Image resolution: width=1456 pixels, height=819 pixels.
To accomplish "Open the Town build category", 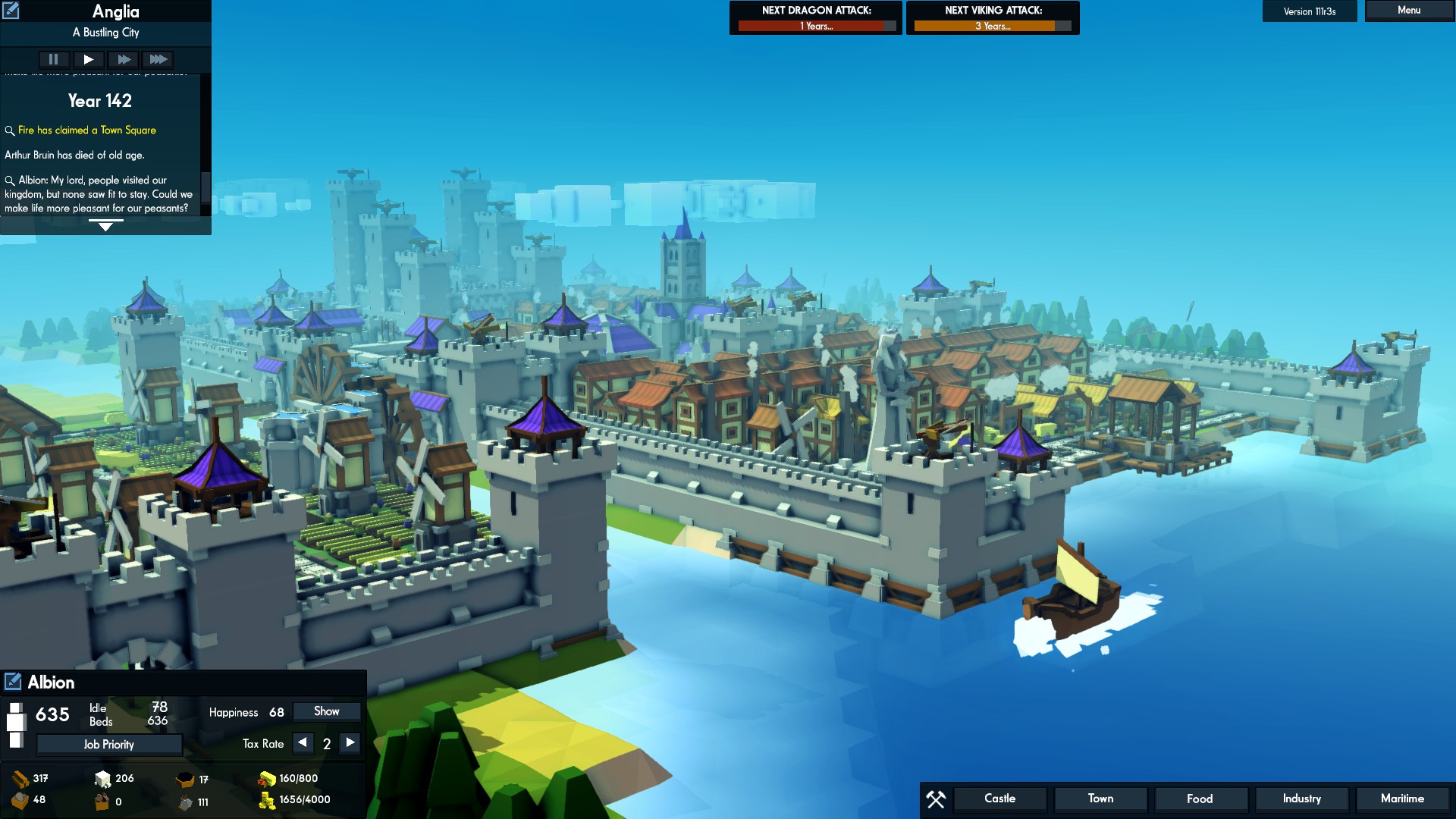I will pos(1100,799).
